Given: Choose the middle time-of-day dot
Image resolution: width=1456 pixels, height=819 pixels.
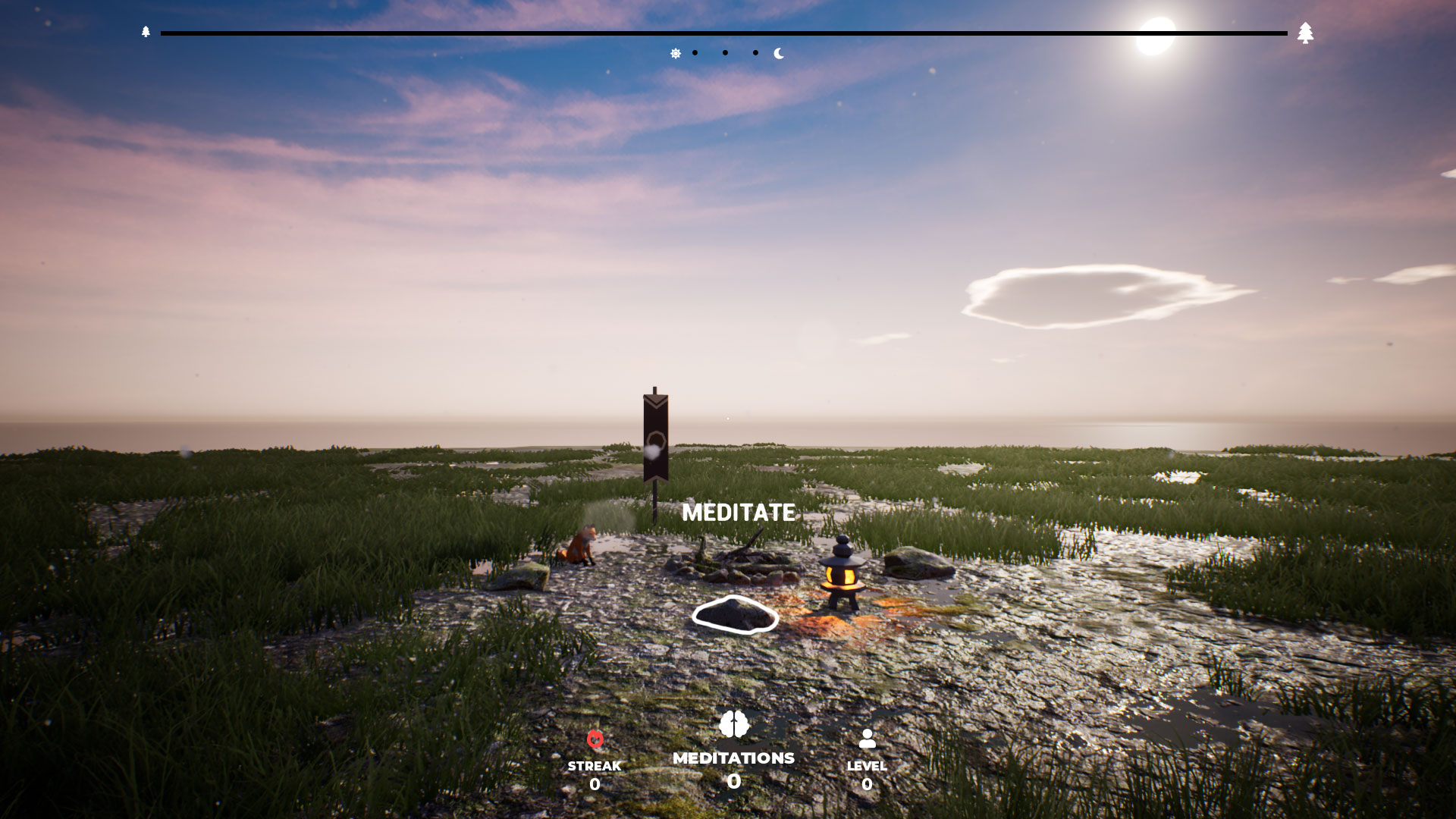Looking at the screenshot, I should tap(725, 53).
